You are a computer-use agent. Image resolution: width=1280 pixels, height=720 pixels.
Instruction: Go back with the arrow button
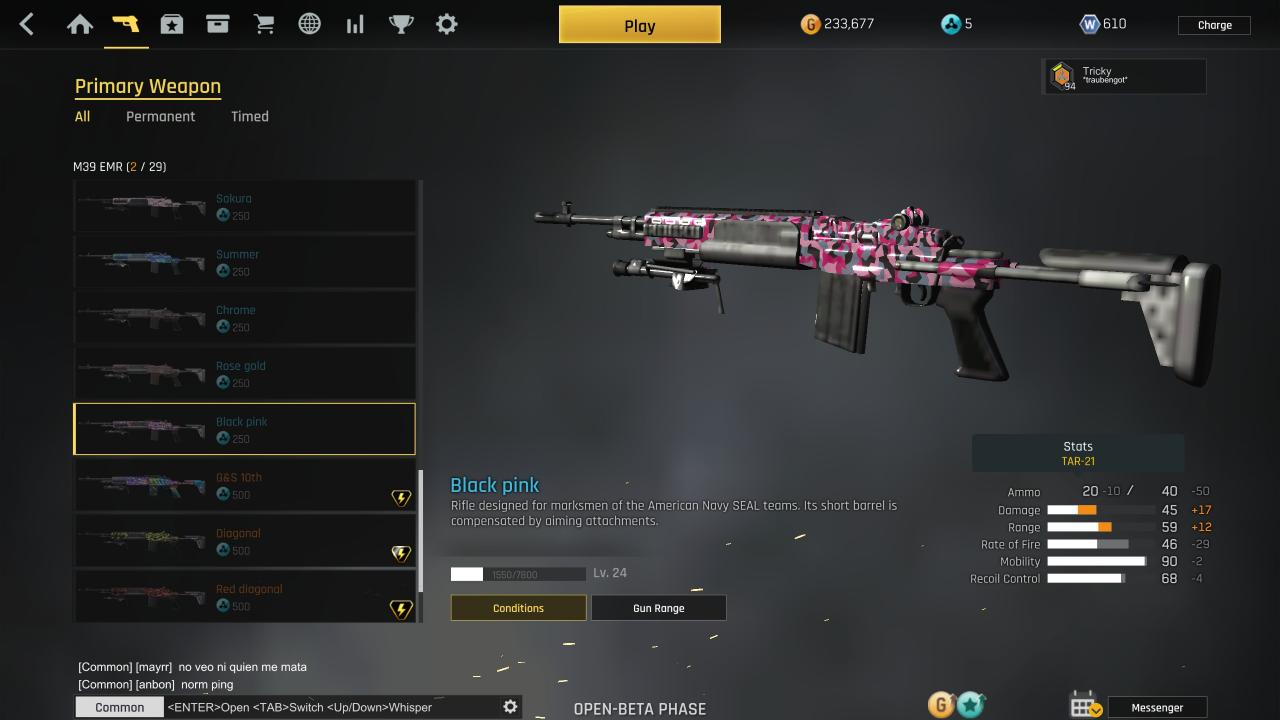27,25
